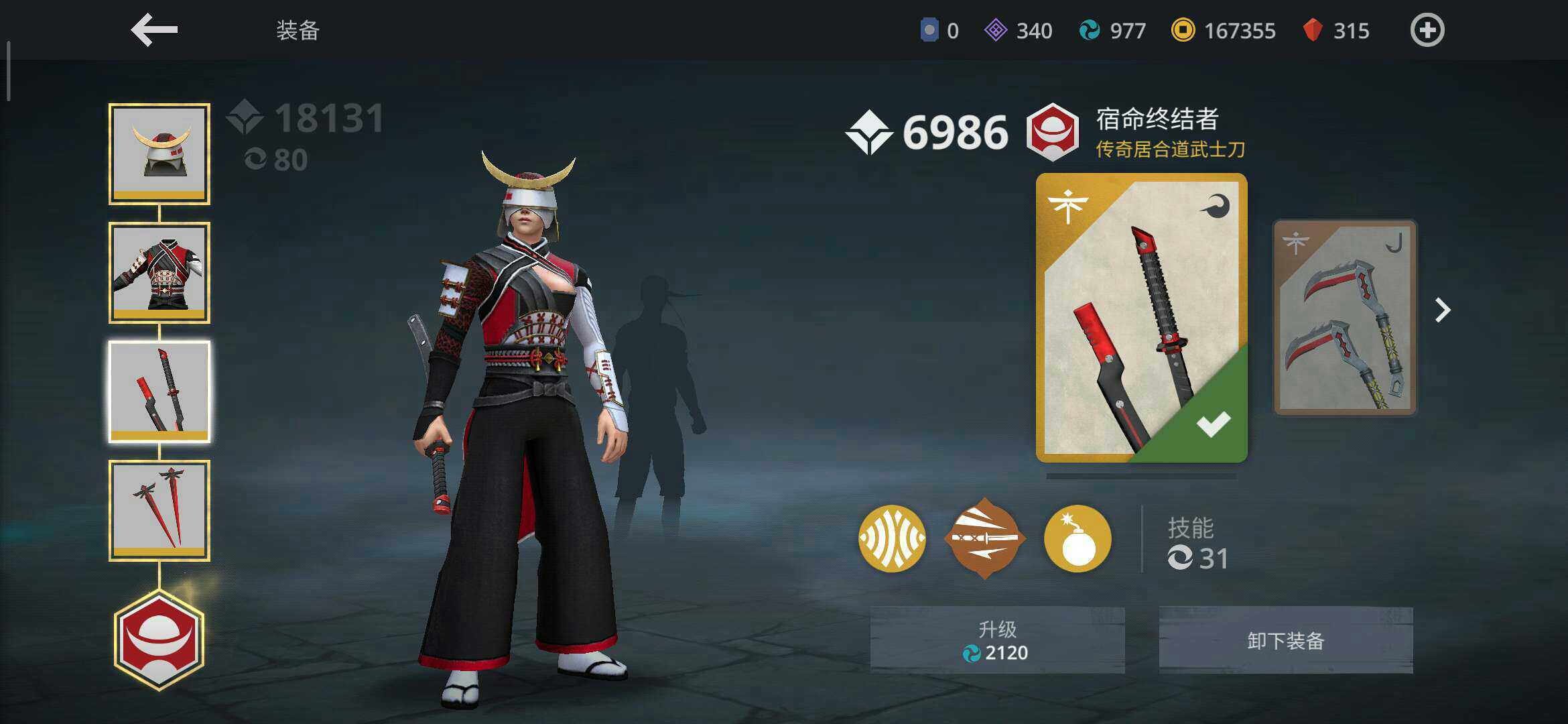This screenshot has height=724, width=1568.
Task: View the golden wave skill icon
Action: 892,538
